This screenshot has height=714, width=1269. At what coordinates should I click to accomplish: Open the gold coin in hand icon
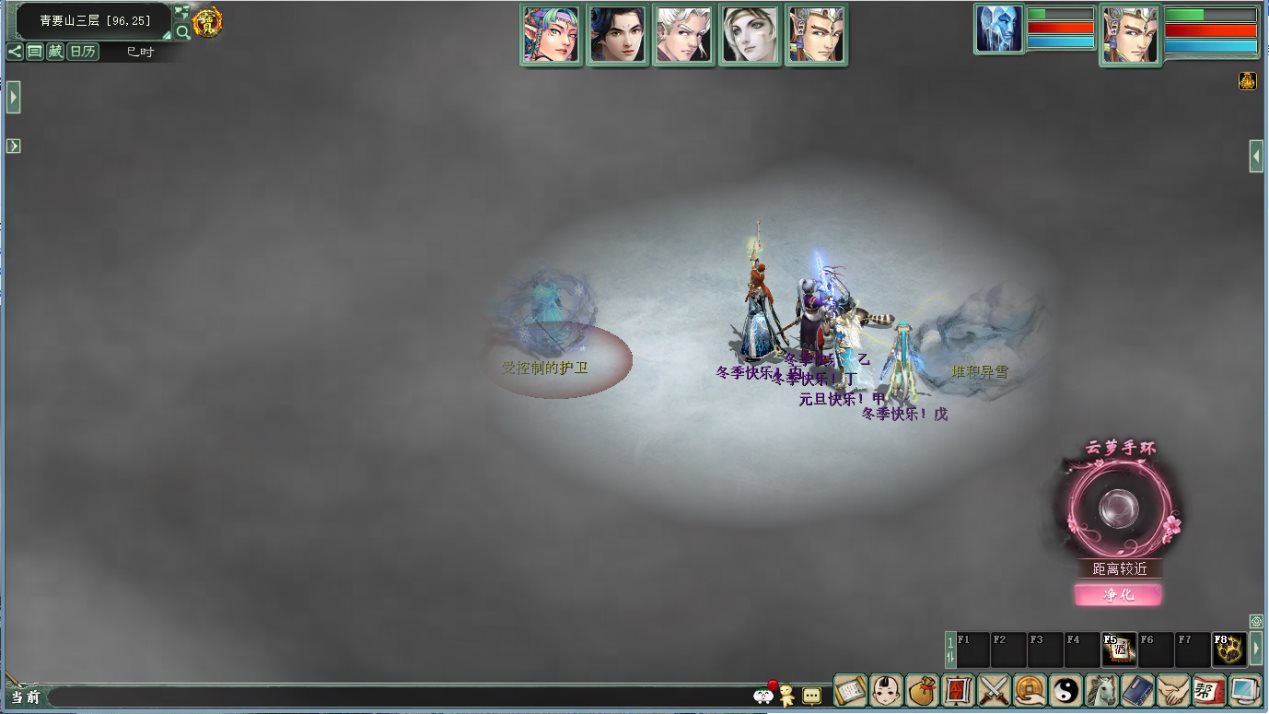point(1029,690)
